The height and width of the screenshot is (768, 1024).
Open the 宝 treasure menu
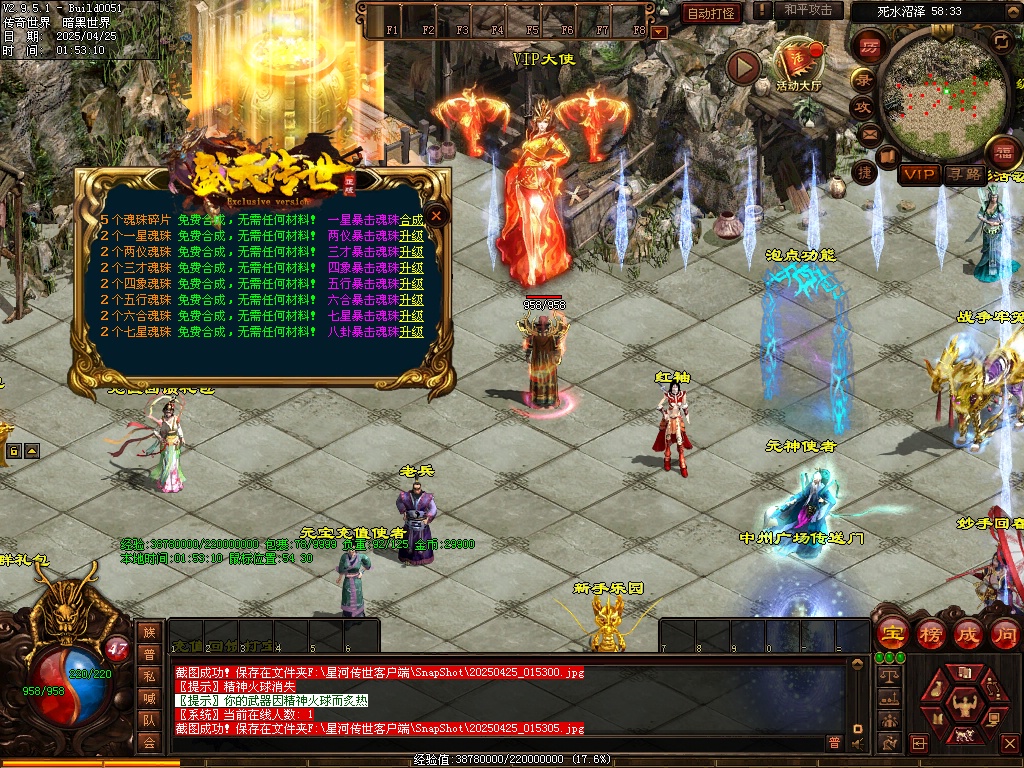892,634
